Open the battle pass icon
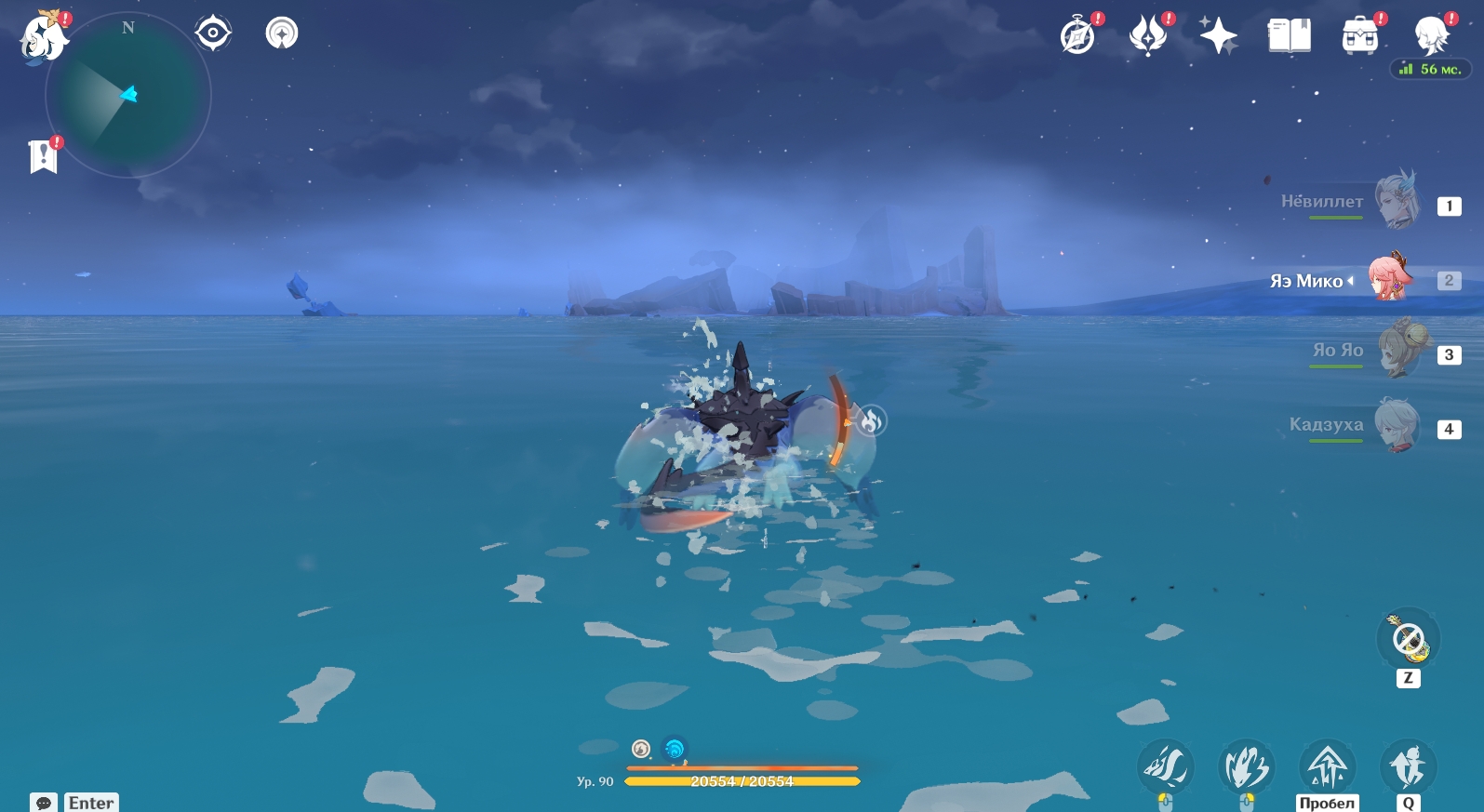The height and width of the screenshot is (812, 1484). point(1148,37)
